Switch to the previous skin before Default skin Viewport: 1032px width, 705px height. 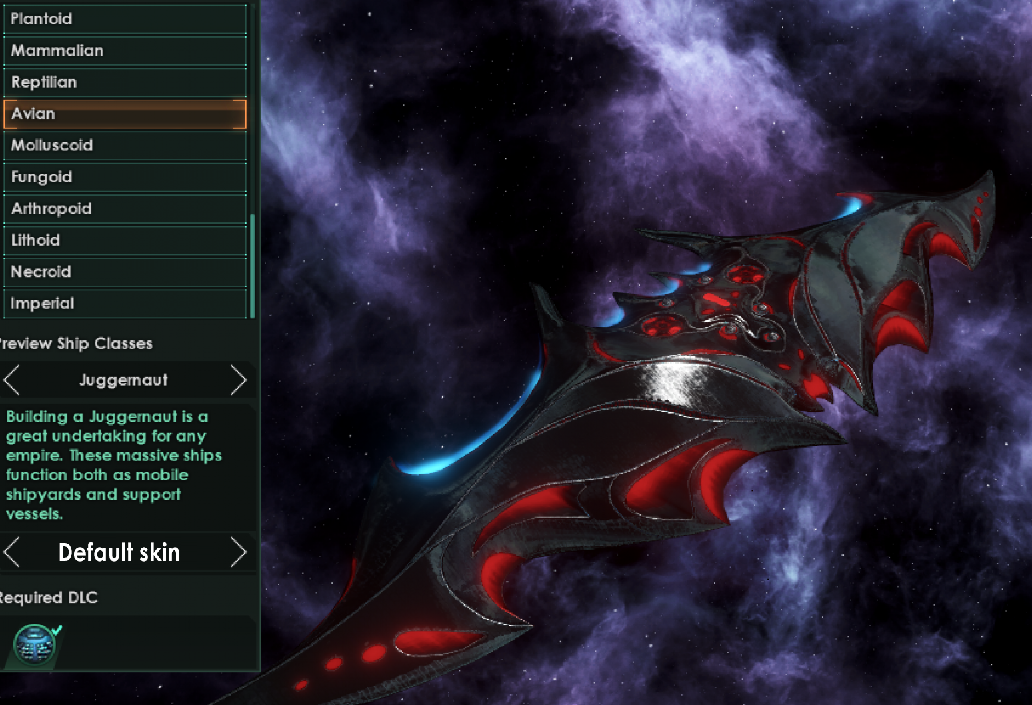12,552
